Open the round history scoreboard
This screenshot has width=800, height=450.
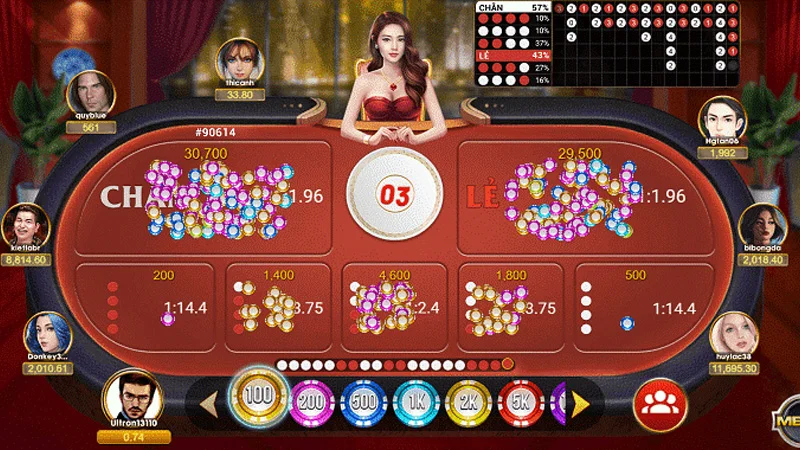point(606,42)
